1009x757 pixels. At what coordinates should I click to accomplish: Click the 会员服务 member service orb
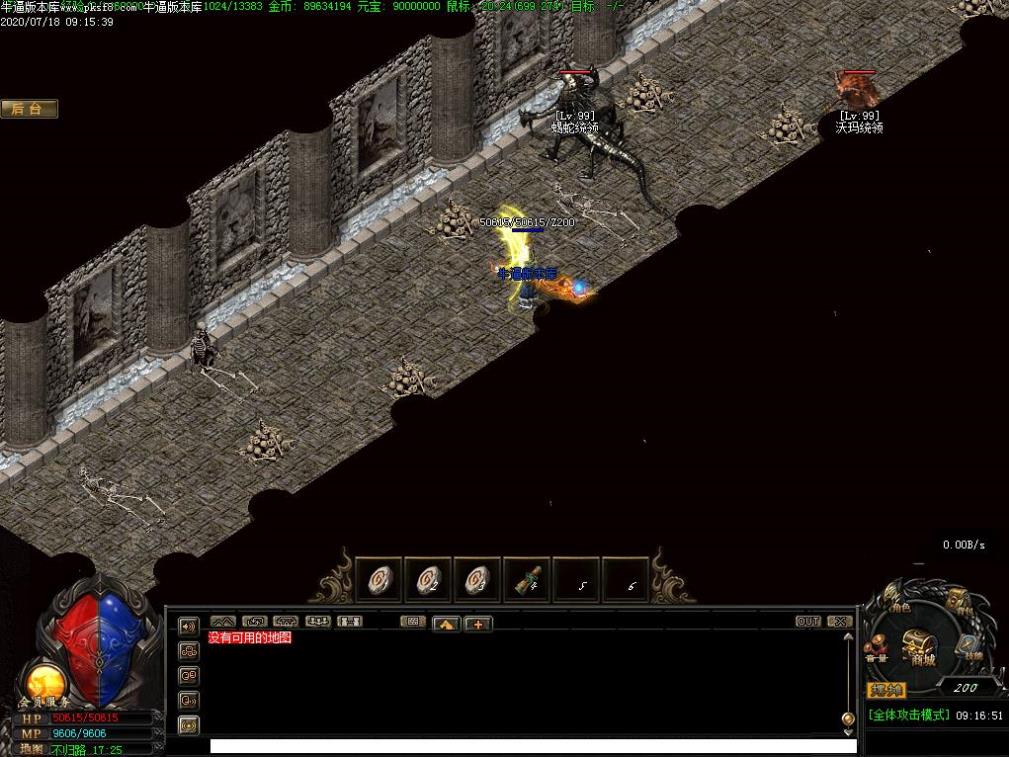point(44,684)
